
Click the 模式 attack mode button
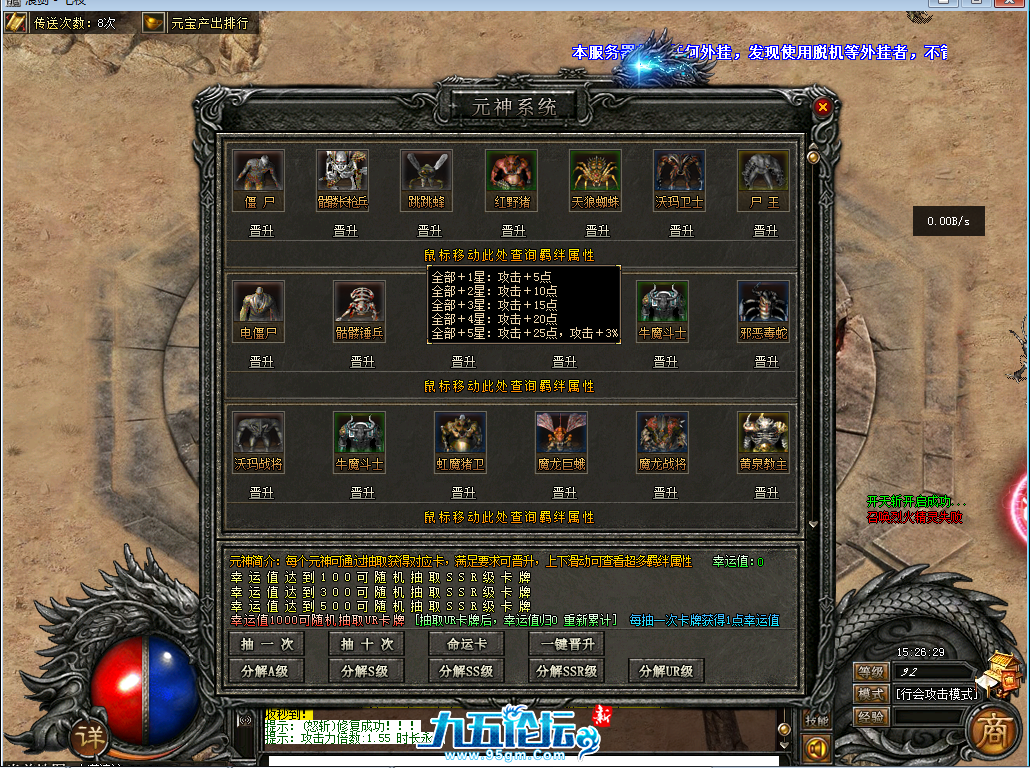tap(870, 694)
